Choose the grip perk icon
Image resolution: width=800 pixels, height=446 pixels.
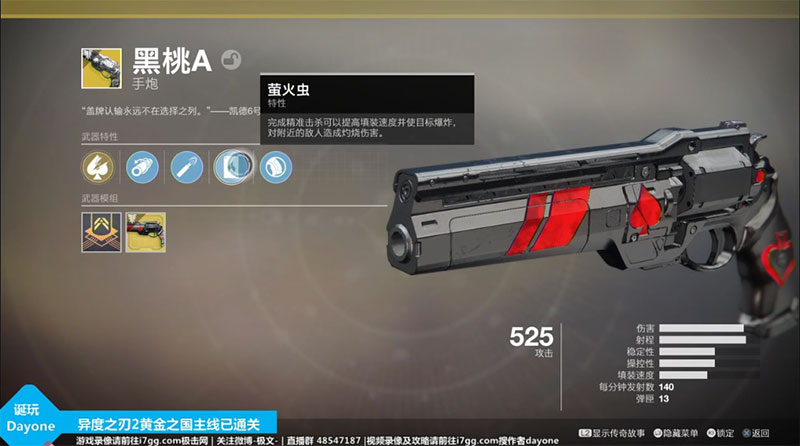275,165
